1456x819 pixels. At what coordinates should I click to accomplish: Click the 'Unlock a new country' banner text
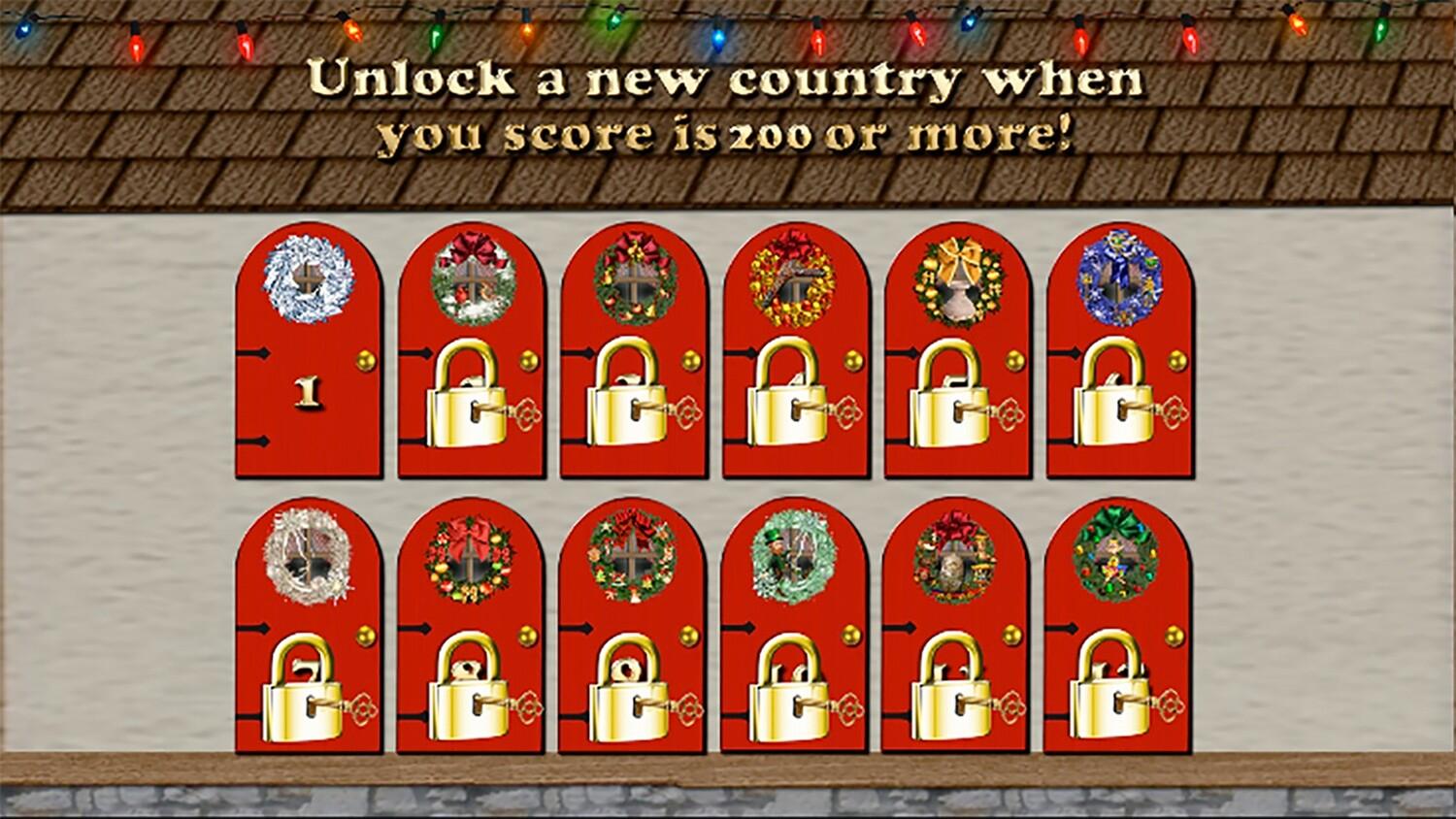click(x=726, y=107)
